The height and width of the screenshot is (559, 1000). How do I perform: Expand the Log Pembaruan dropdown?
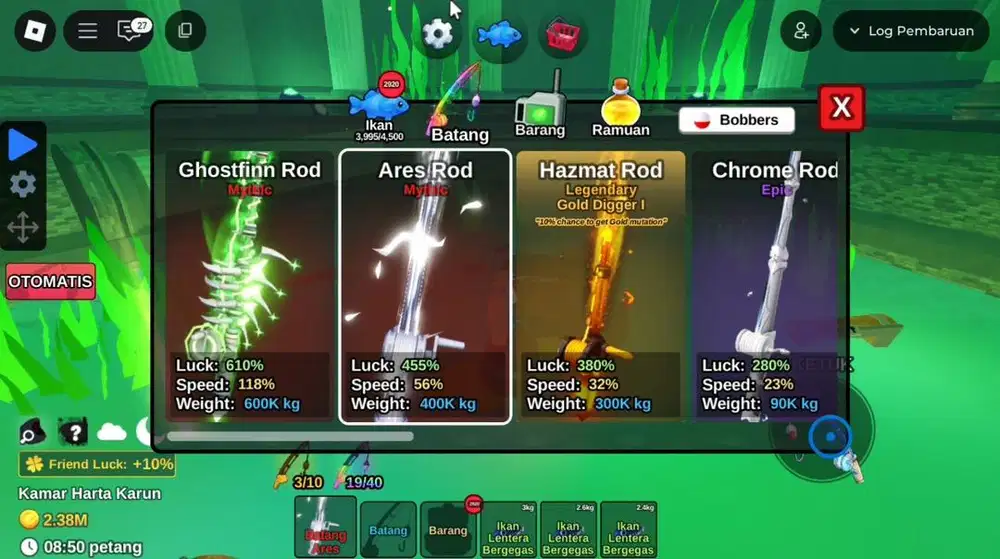[x=911, y=31]
